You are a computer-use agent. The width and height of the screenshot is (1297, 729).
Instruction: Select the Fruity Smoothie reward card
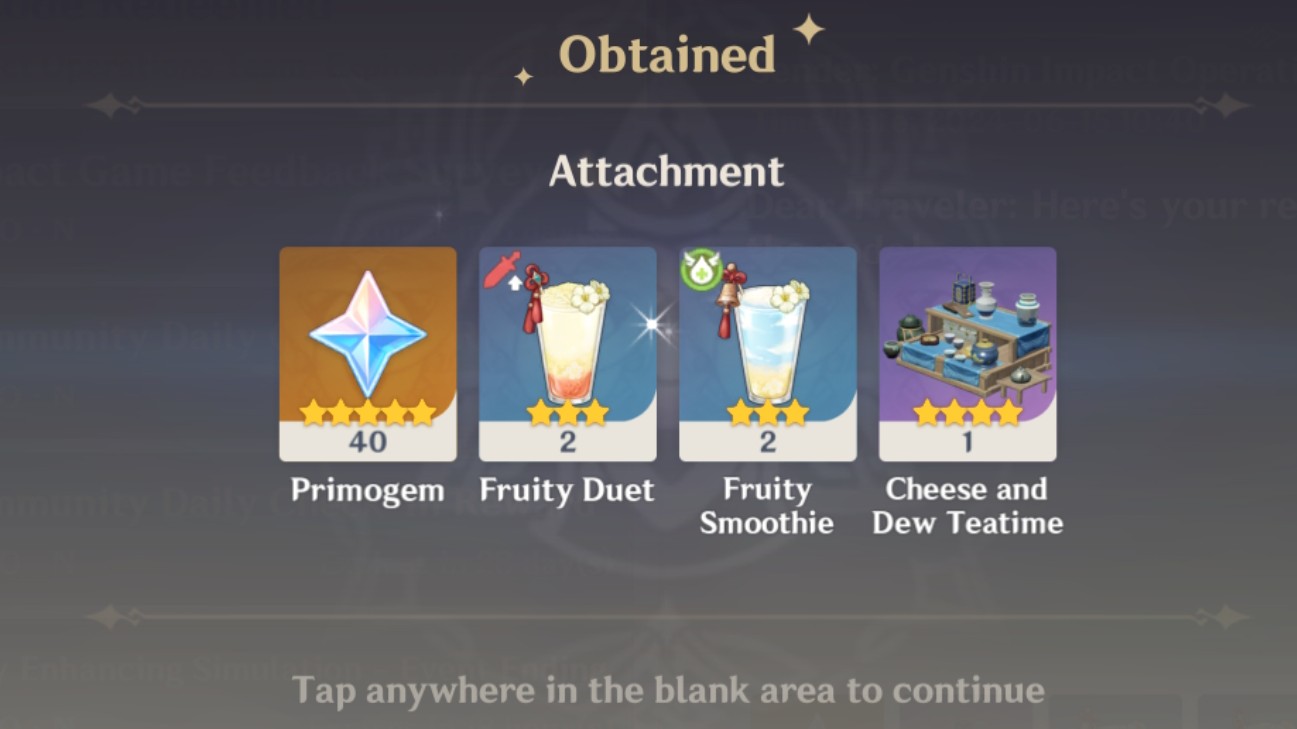767,352
